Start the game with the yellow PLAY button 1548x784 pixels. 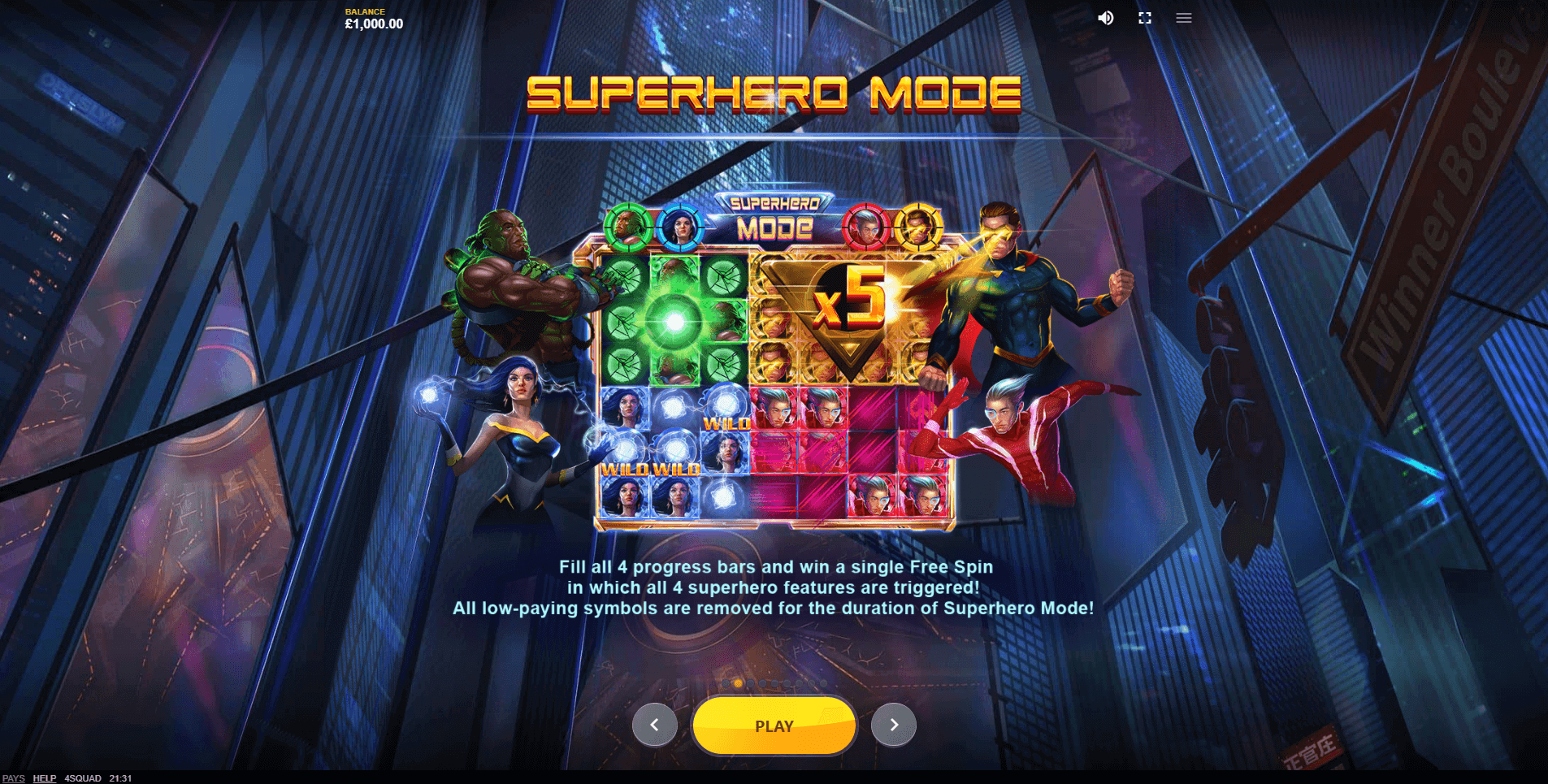click(x=774, y=726)
